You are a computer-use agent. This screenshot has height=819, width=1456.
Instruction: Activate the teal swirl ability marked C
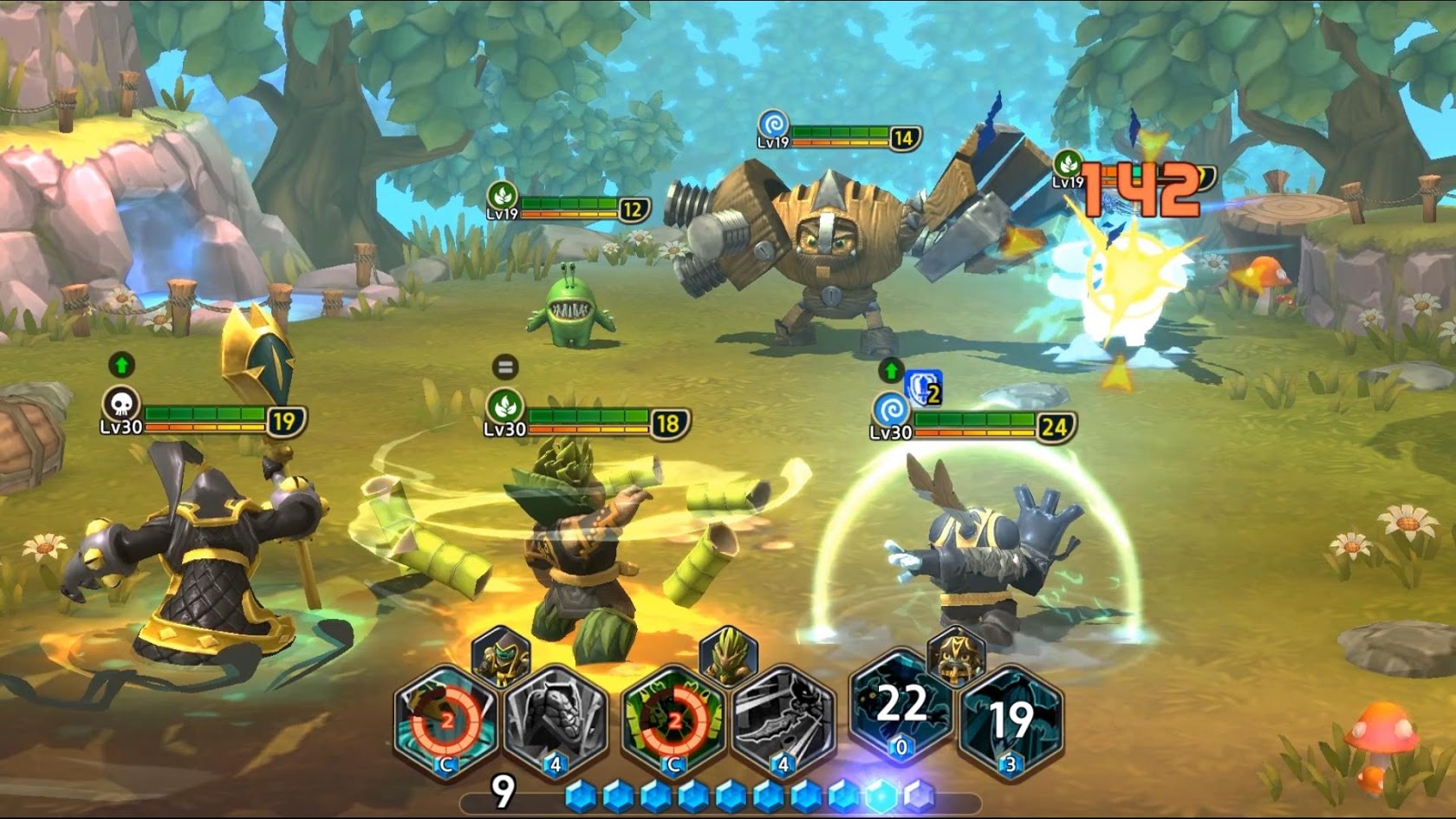(446, 720)
